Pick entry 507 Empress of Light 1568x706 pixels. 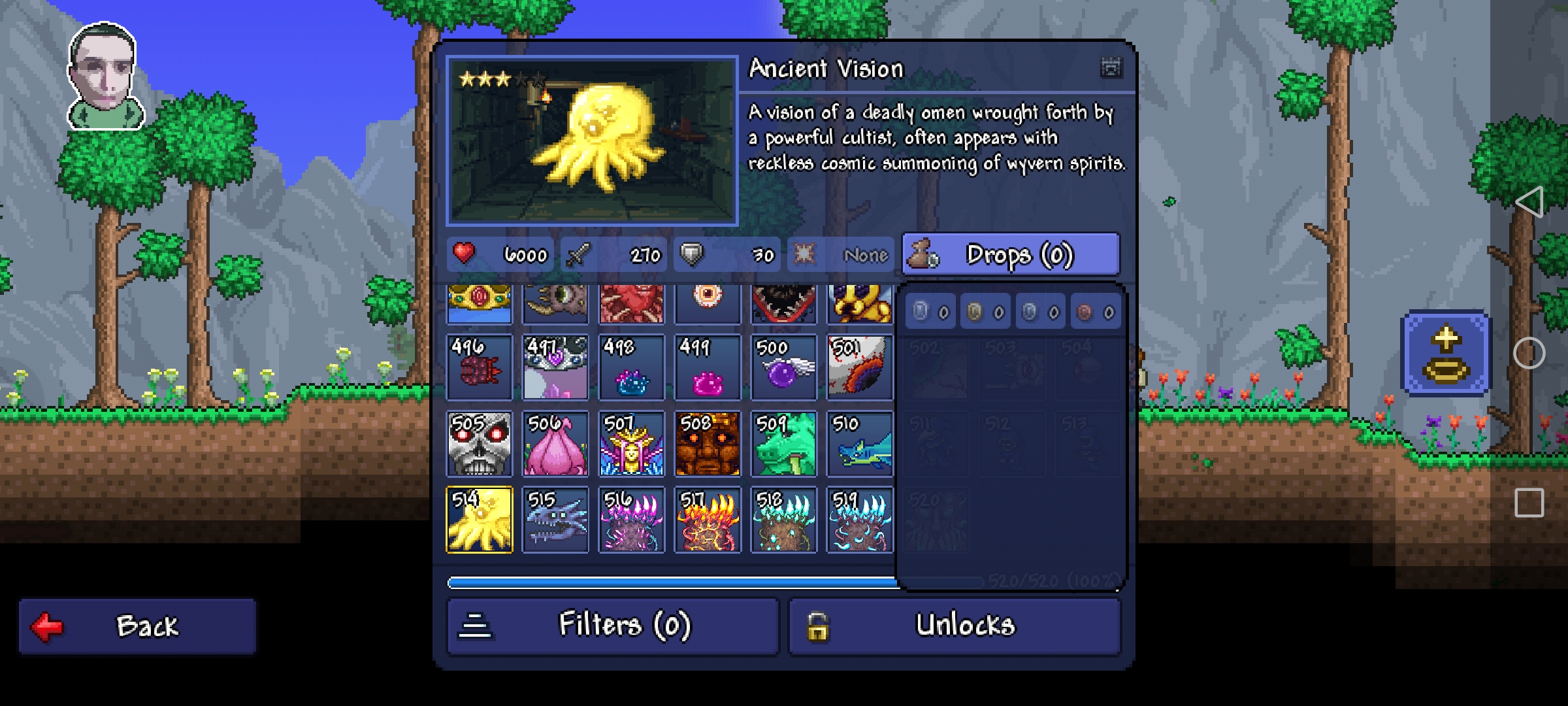(632, 444)
